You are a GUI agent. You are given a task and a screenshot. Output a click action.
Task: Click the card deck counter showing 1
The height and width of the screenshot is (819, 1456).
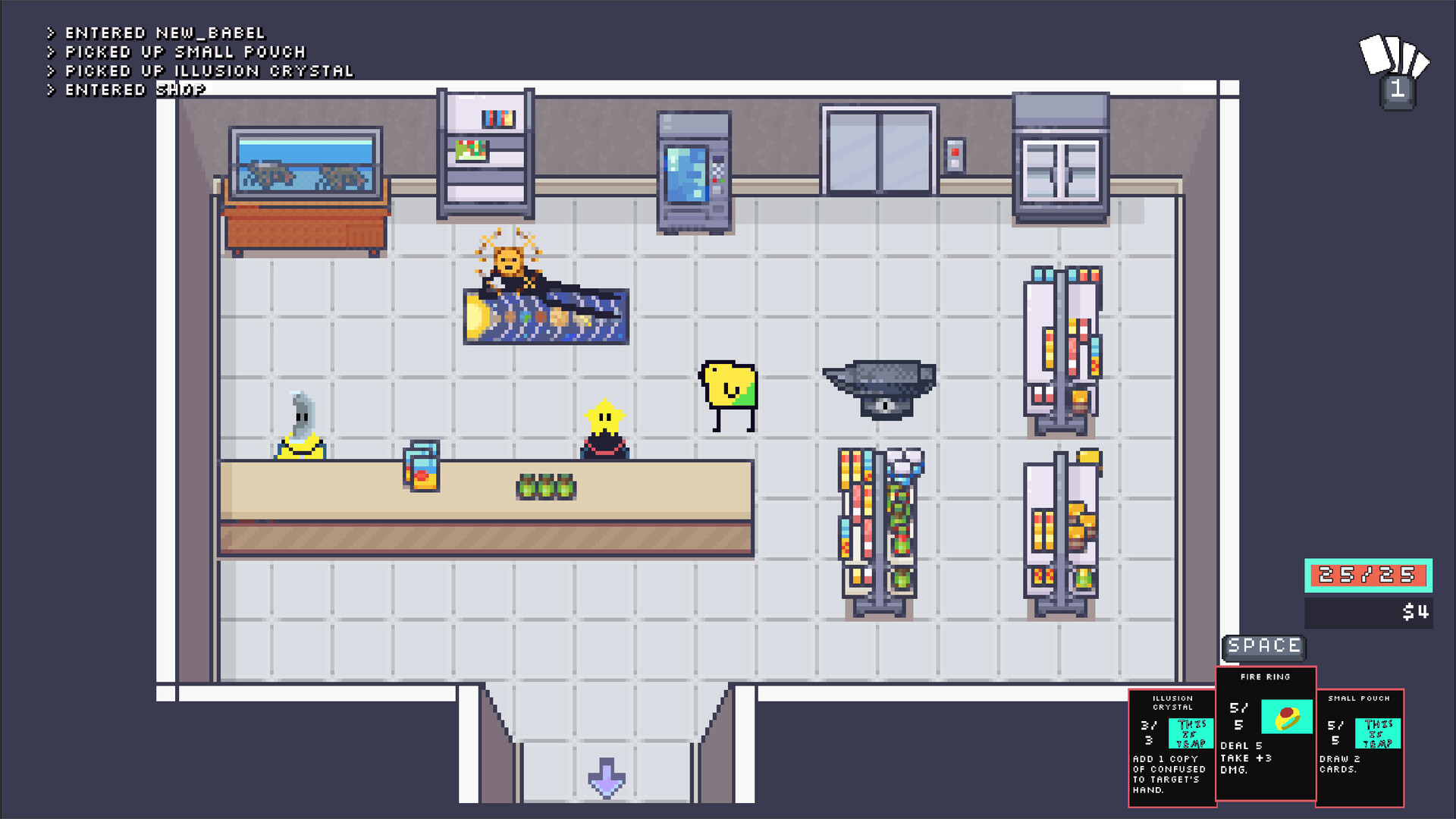pyautogui.click(x=1398, y=91)
